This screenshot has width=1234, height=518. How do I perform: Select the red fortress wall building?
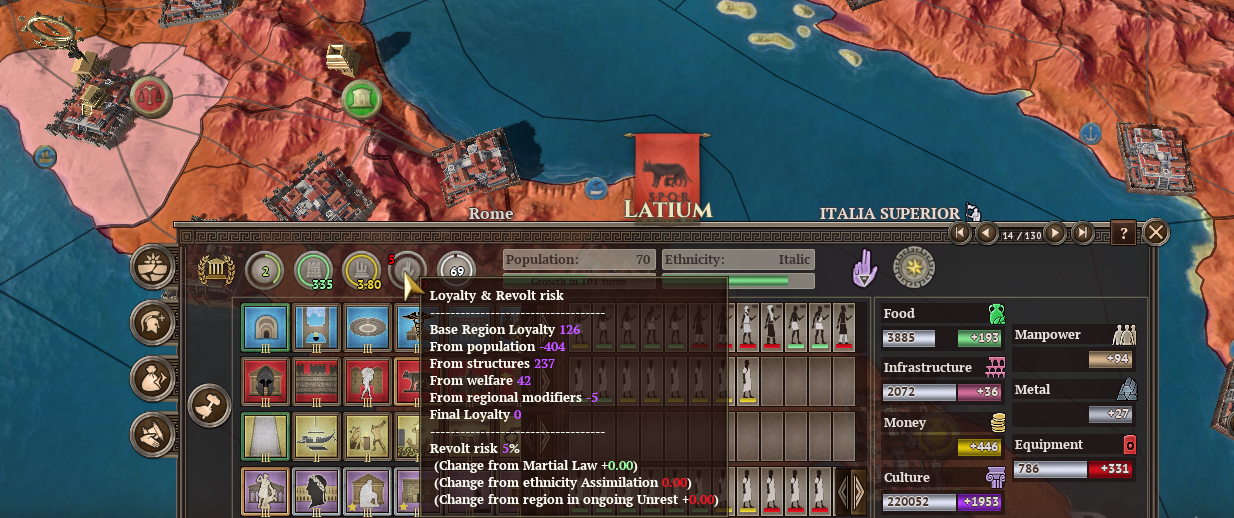click(x=315, y=382)
